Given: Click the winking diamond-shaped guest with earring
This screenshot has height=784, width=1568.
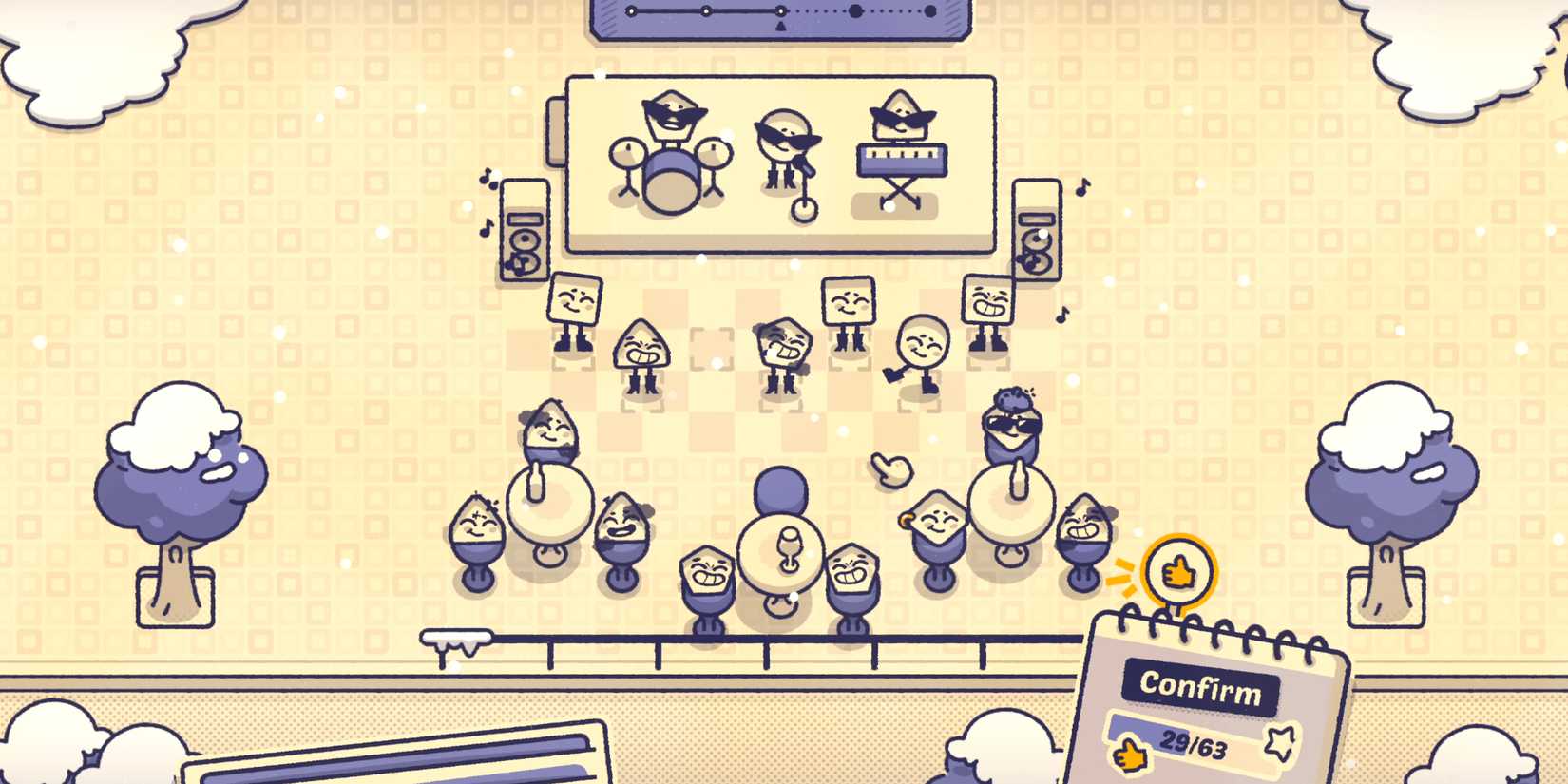Looking at the screenshot, I should coord(938,521).
